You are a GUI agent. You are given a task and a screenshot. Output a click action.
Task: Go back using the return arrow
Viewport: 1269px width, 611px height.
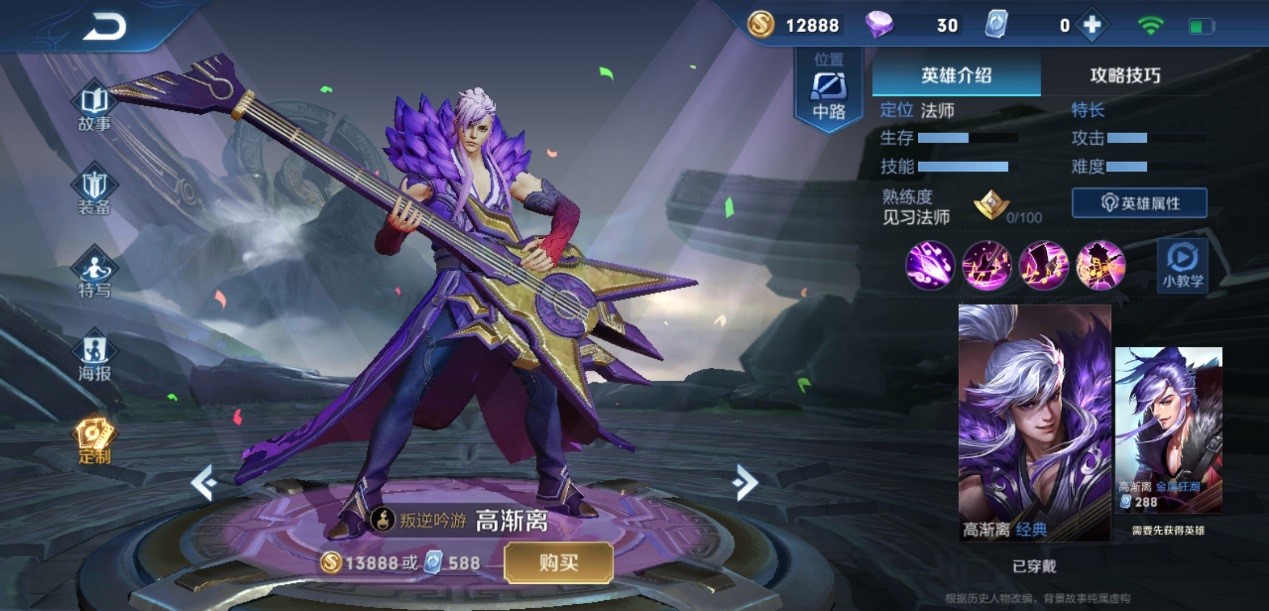(105, 27)
